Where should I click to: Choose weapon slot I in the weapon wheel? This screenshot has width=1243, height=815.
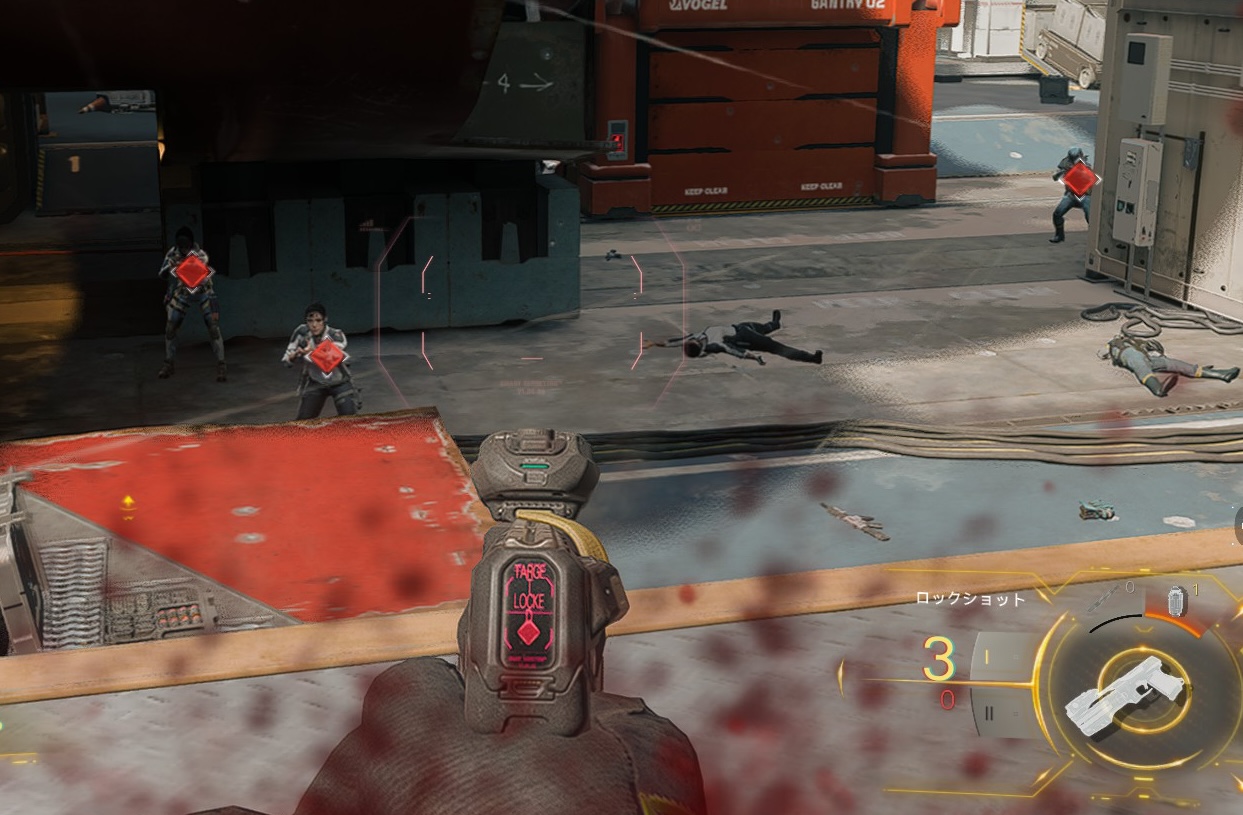click(x=986, y=657)
